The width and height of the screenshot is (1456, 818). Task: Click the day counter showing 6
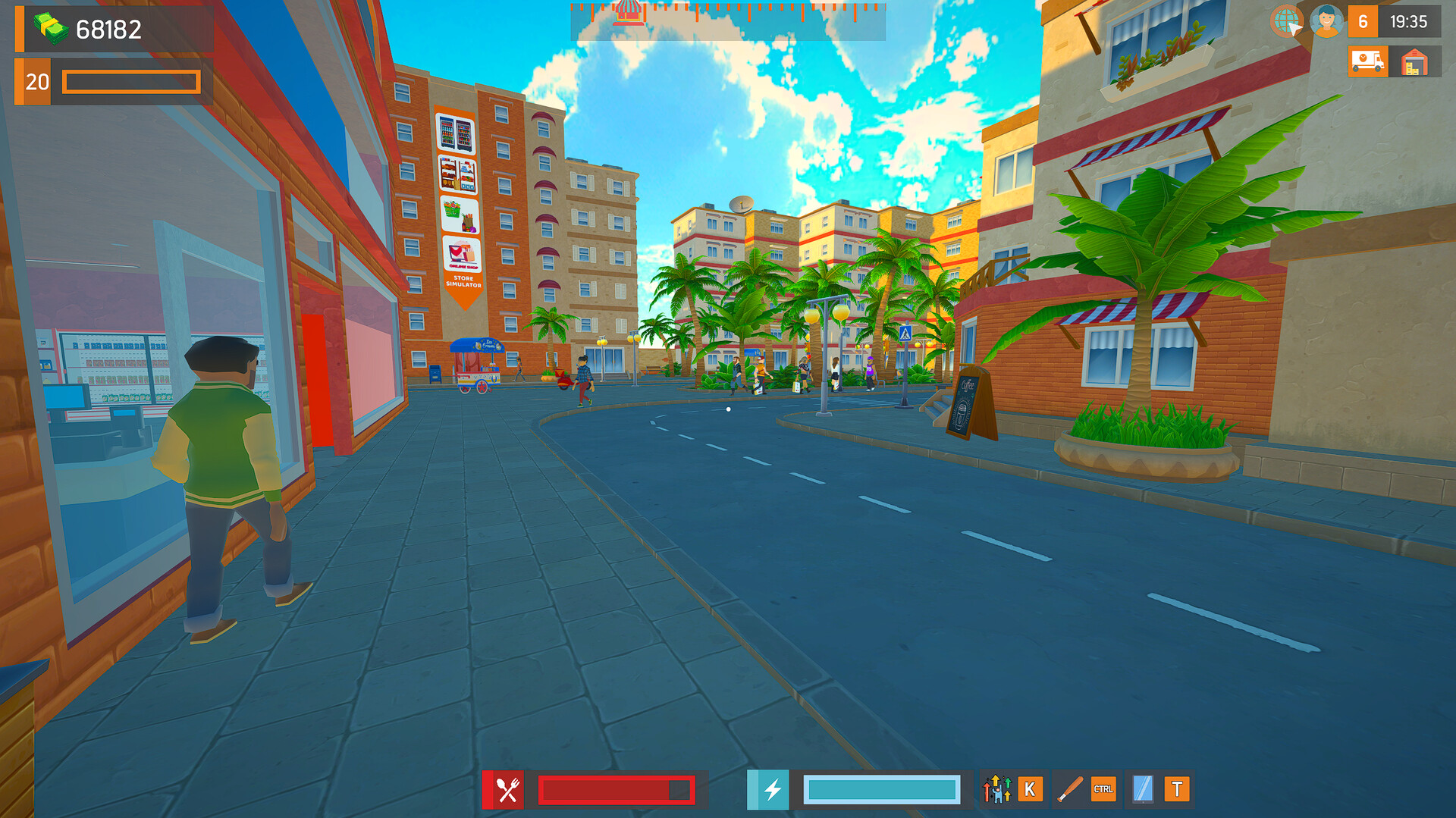[x=1361, y=23]
